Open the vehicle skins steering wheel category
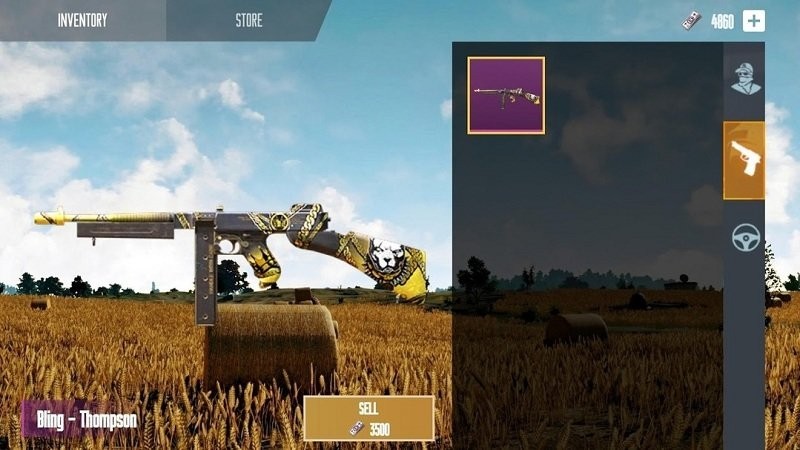This screenshot has height=450, width=800. point(745,237)
